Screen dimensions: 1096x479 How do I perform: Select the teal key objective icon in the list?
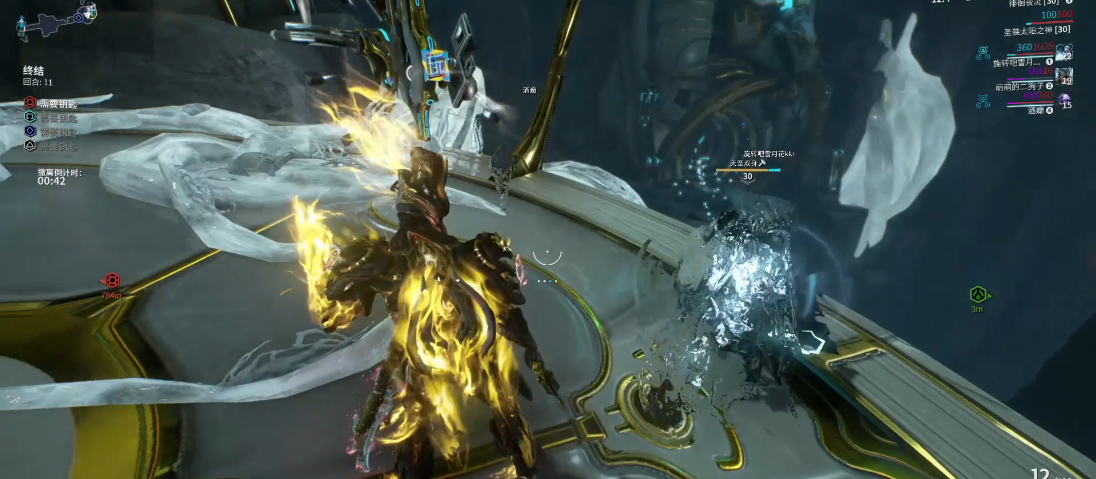pos(30,117)
